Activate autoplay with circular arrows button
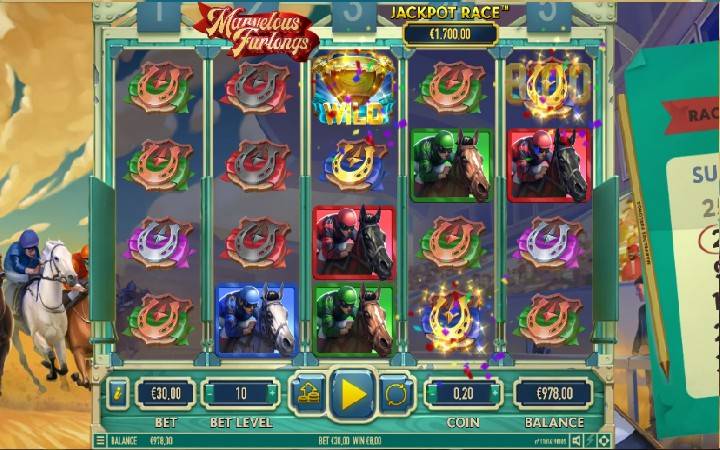 (397, 393)
